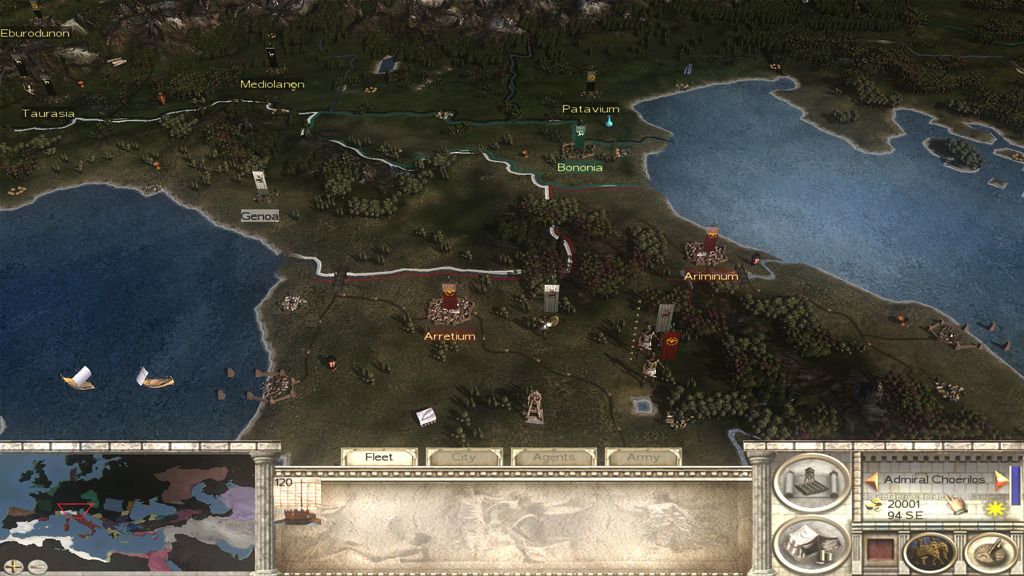
Task: Show the Agents tab
Action: [x=553, y=457]
